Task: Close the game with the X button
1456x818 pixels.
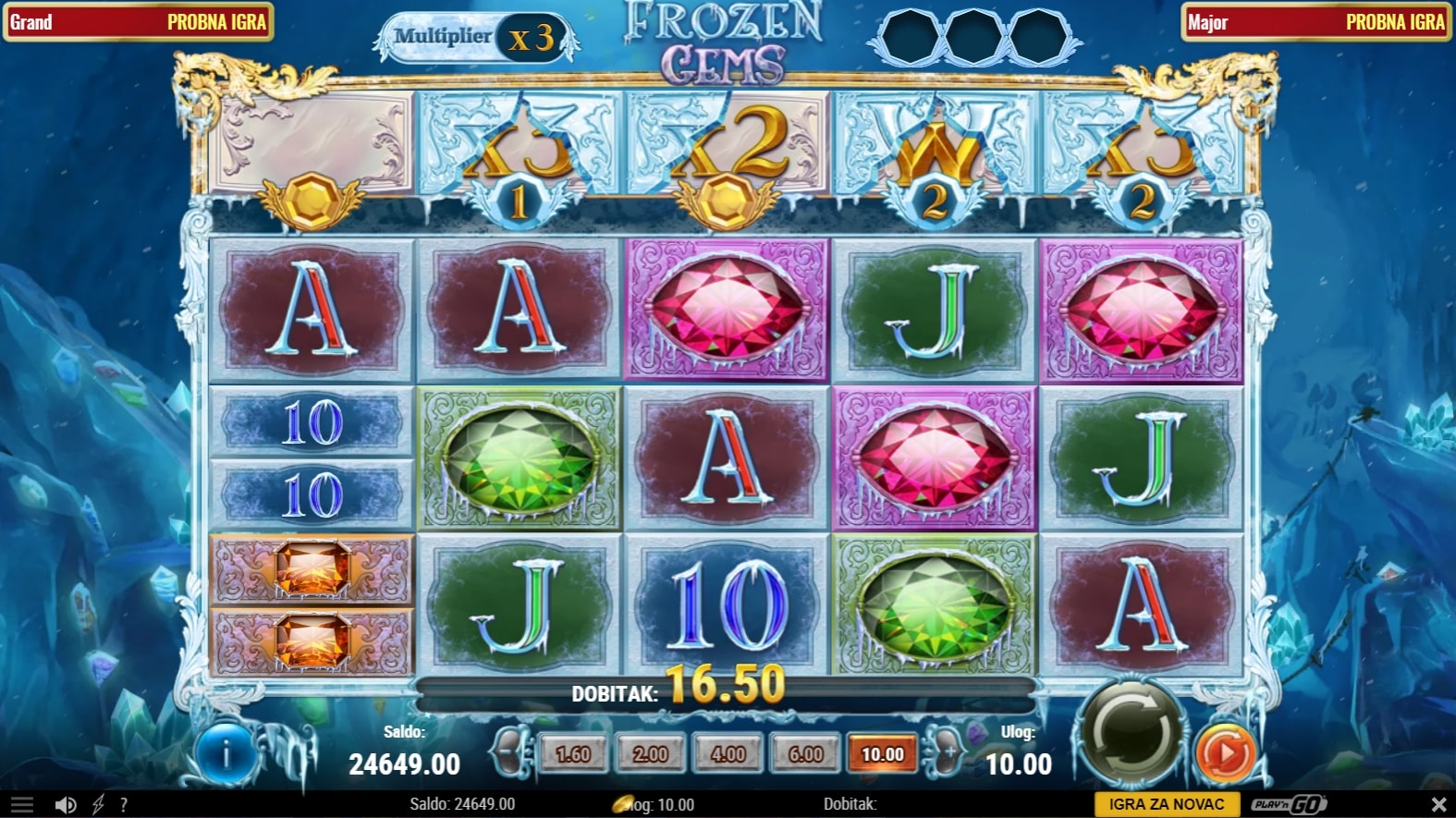Action: click(1438, 804)
